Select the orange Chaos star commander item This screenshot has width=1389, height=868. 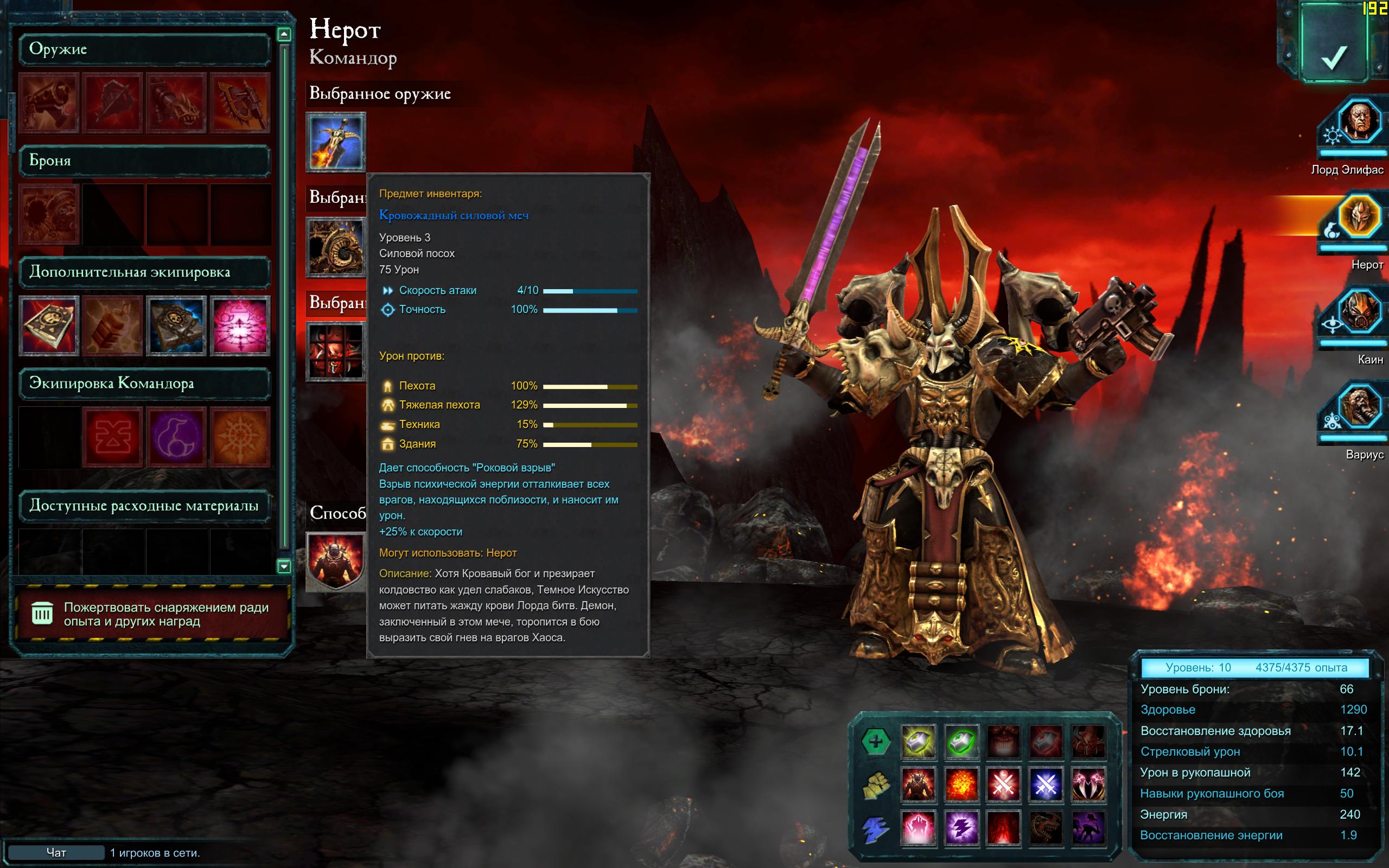[240, 437]
